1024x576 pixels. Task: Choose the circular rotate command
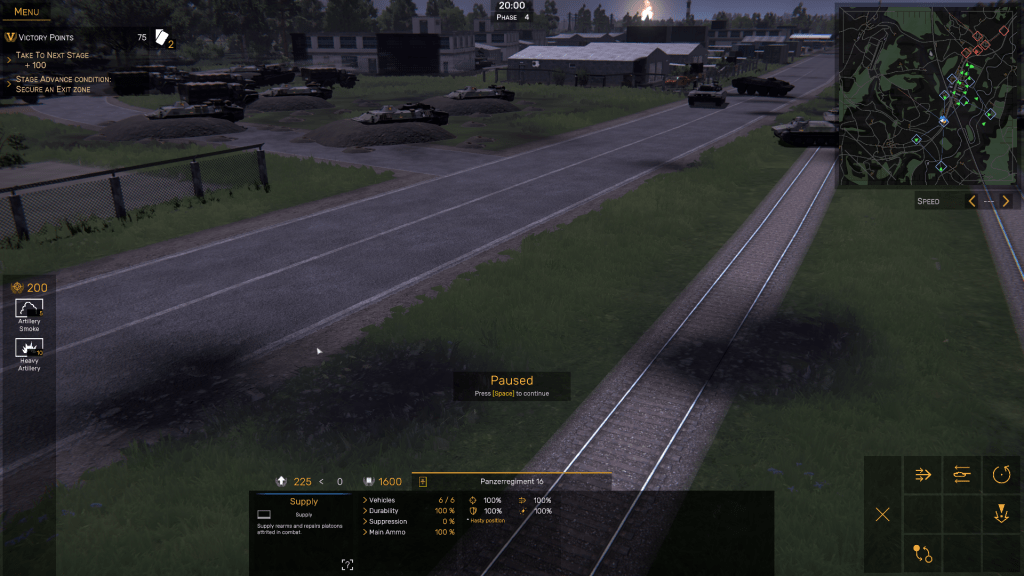coord(1001,475)
